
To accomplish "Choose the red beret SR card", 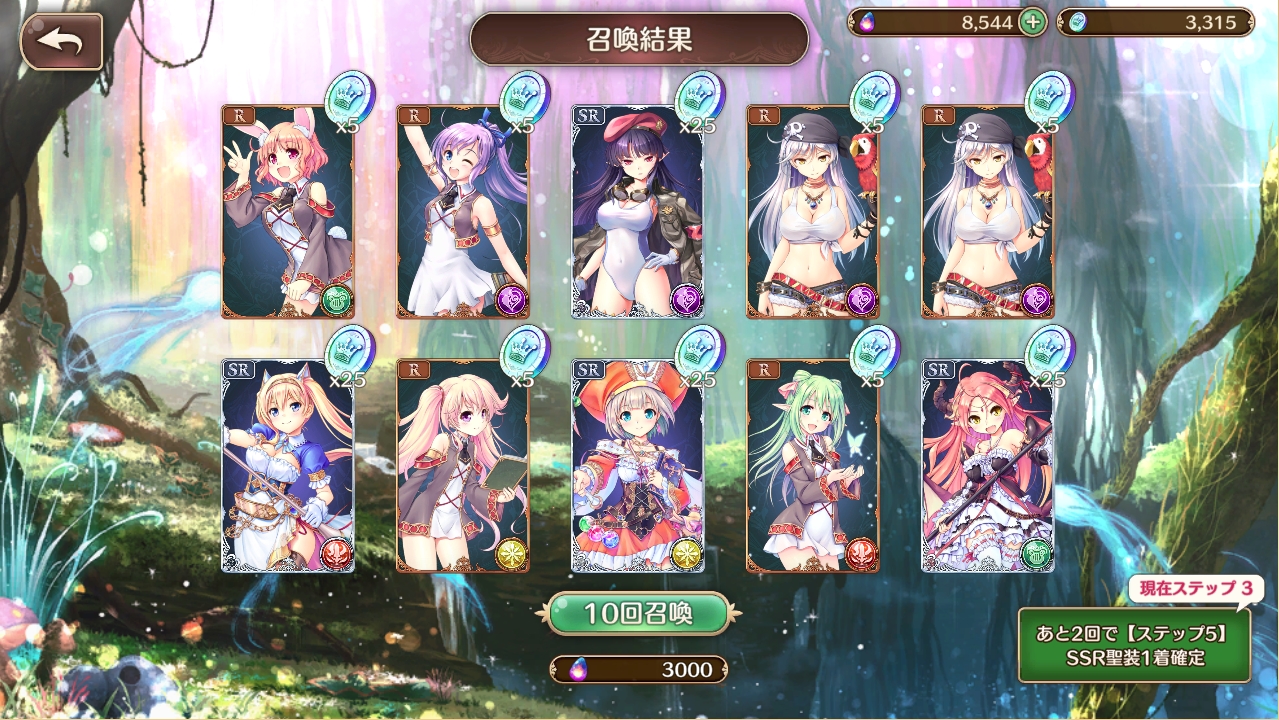I will (637, 212).
